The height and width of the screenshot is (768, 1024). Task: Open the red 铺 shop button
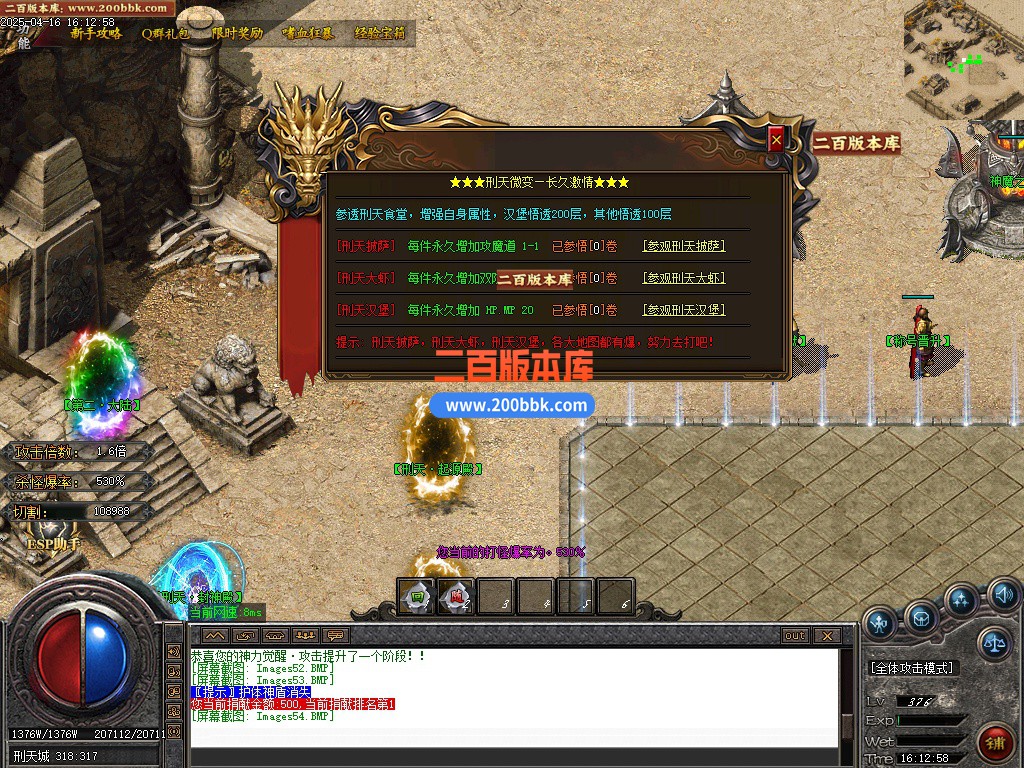pos(995,743)
